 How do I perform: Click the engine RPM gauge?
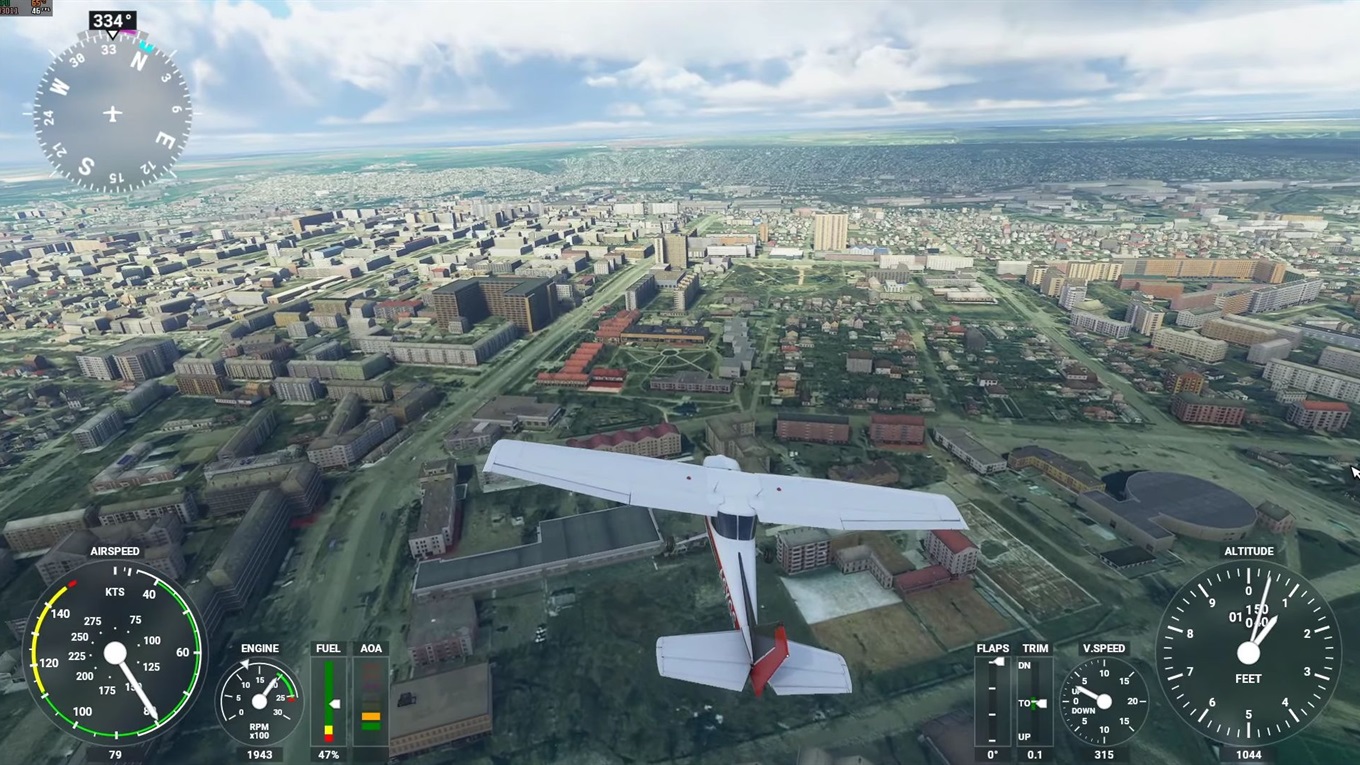pyautogui.click(x=259, y=701)
